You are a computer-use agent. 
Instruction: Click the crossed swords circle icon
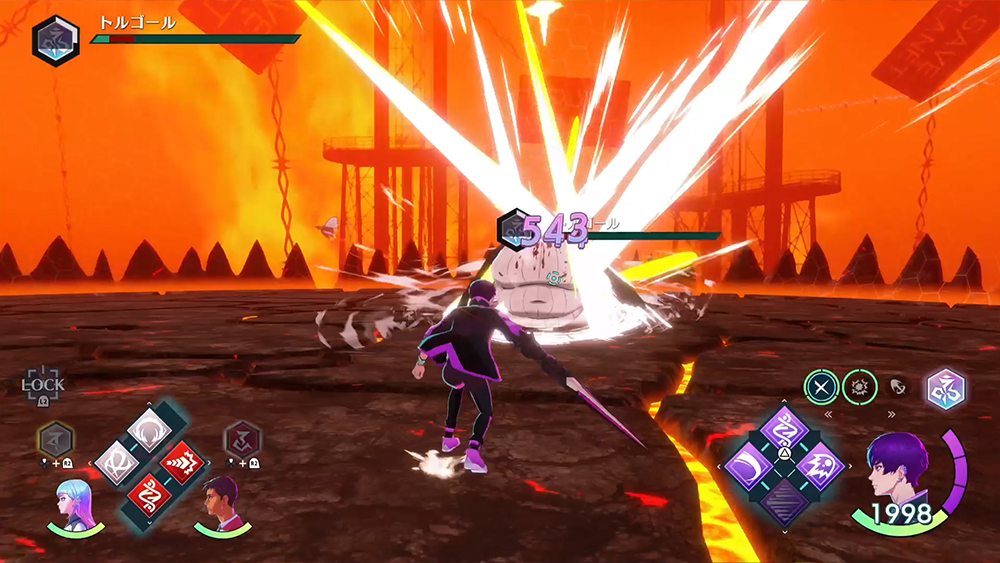tap(822, 387)
